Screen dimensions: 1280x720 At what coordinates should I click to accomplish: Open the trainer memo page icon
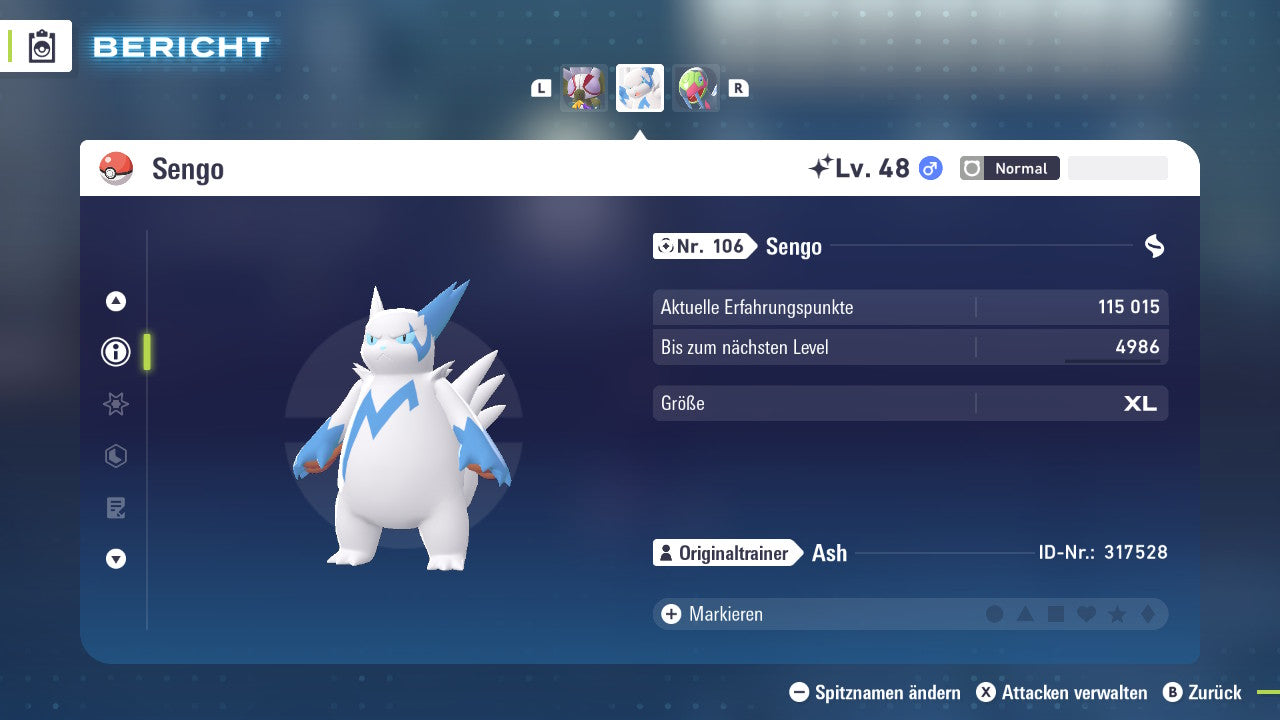pyautogui.click(x=115, y=508)
